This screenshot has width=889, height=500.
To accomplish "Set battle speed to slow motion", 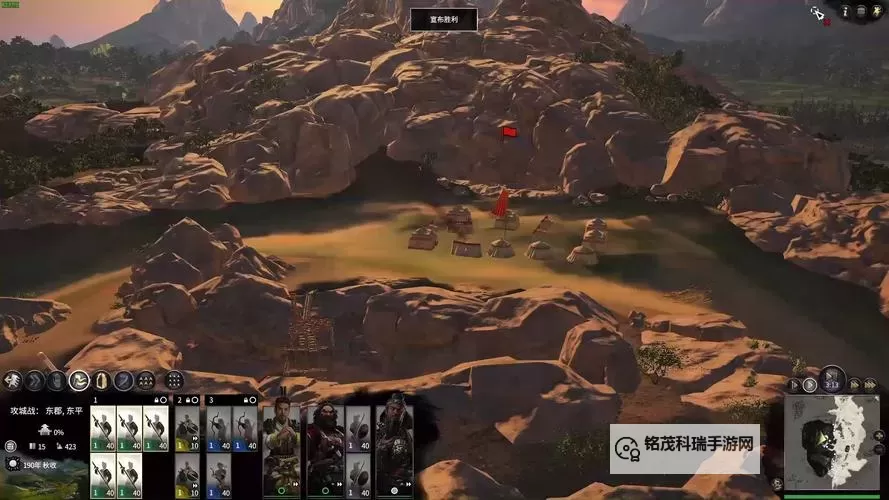I will 795,385.
